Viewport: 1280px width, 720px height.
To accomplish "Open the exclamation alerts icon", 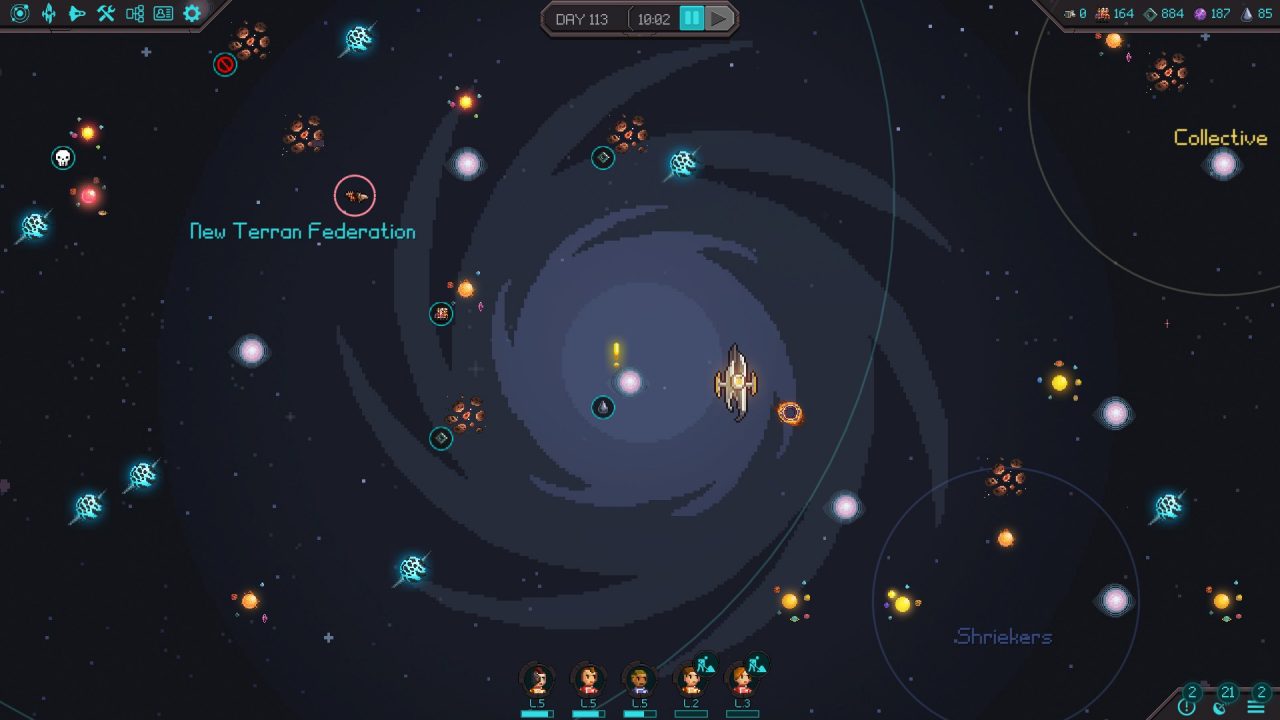I will 1187,705.
